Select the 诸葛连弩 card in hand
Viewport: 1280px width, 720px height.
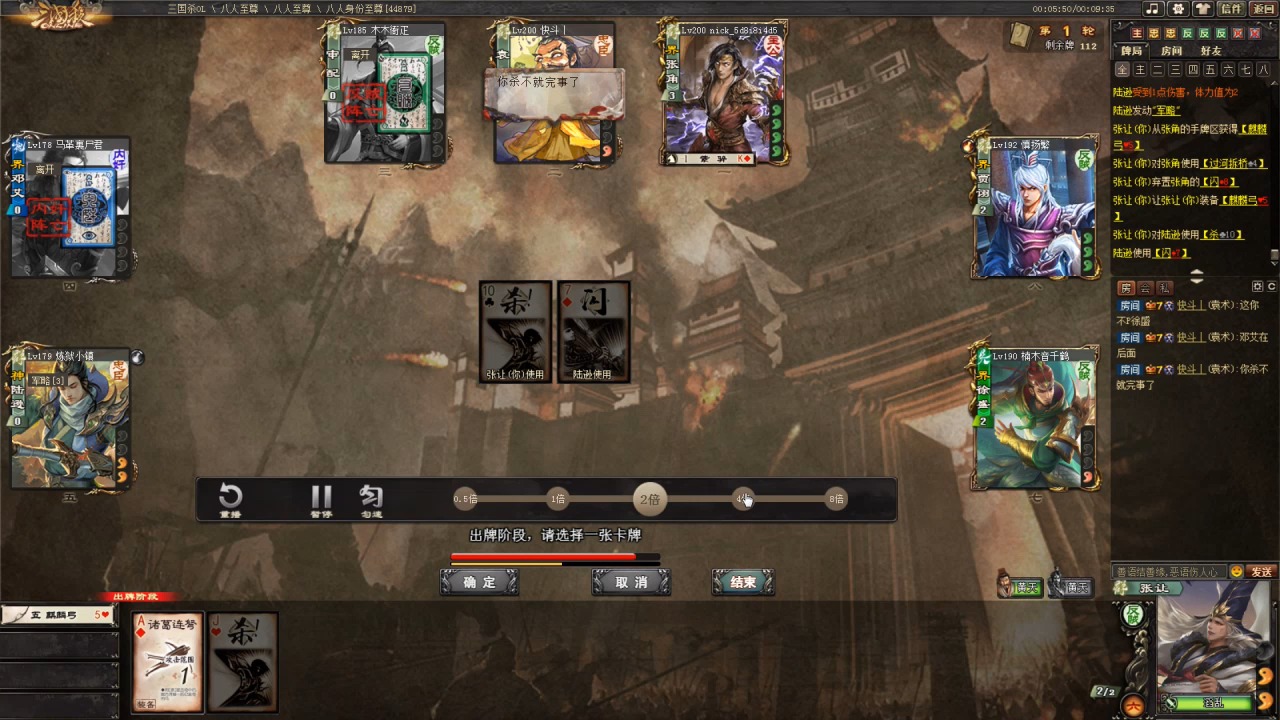click(168, 662)
